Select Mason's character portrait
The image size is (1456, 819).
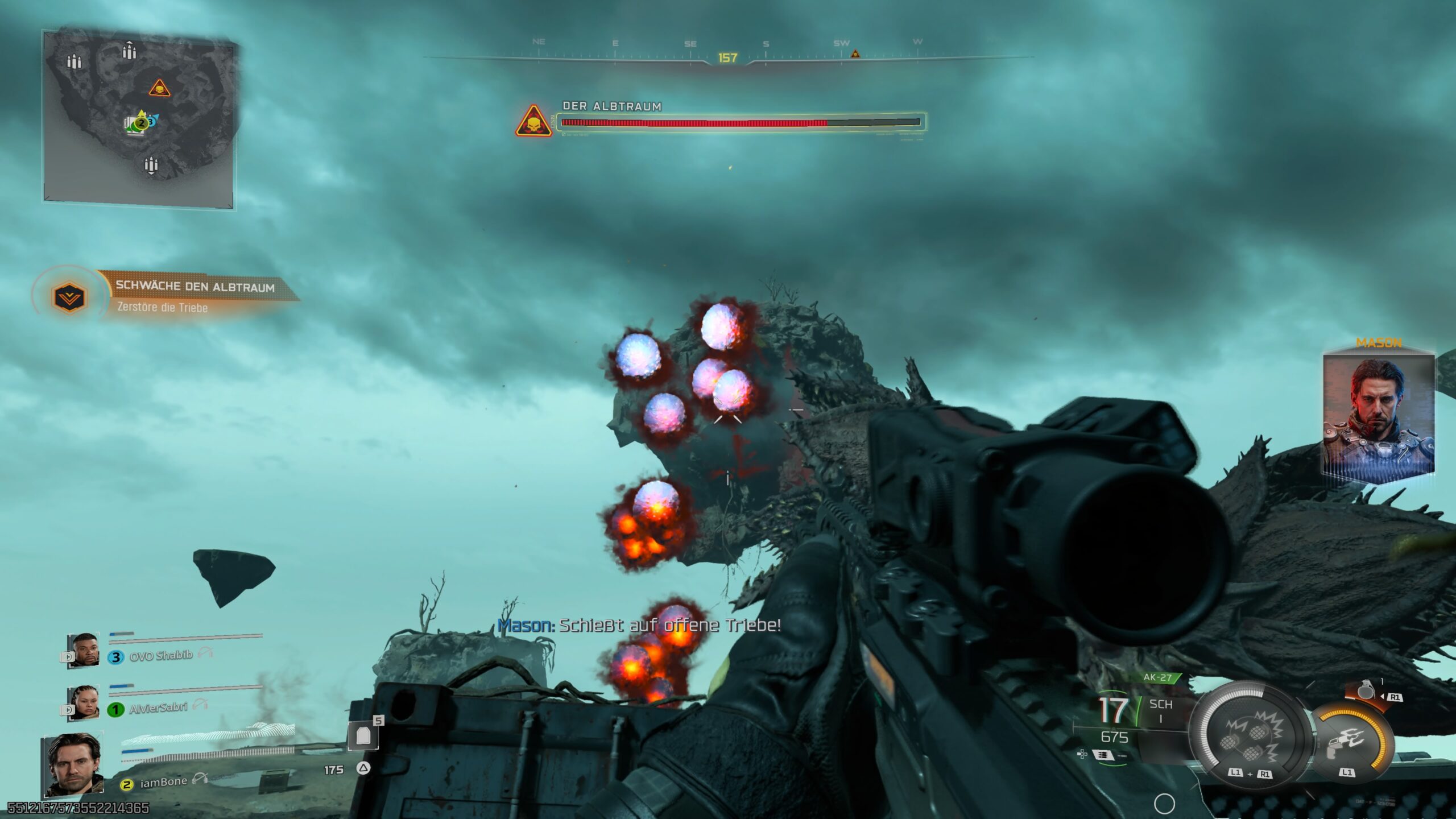pyautogui.click(x=1378, y=414)
